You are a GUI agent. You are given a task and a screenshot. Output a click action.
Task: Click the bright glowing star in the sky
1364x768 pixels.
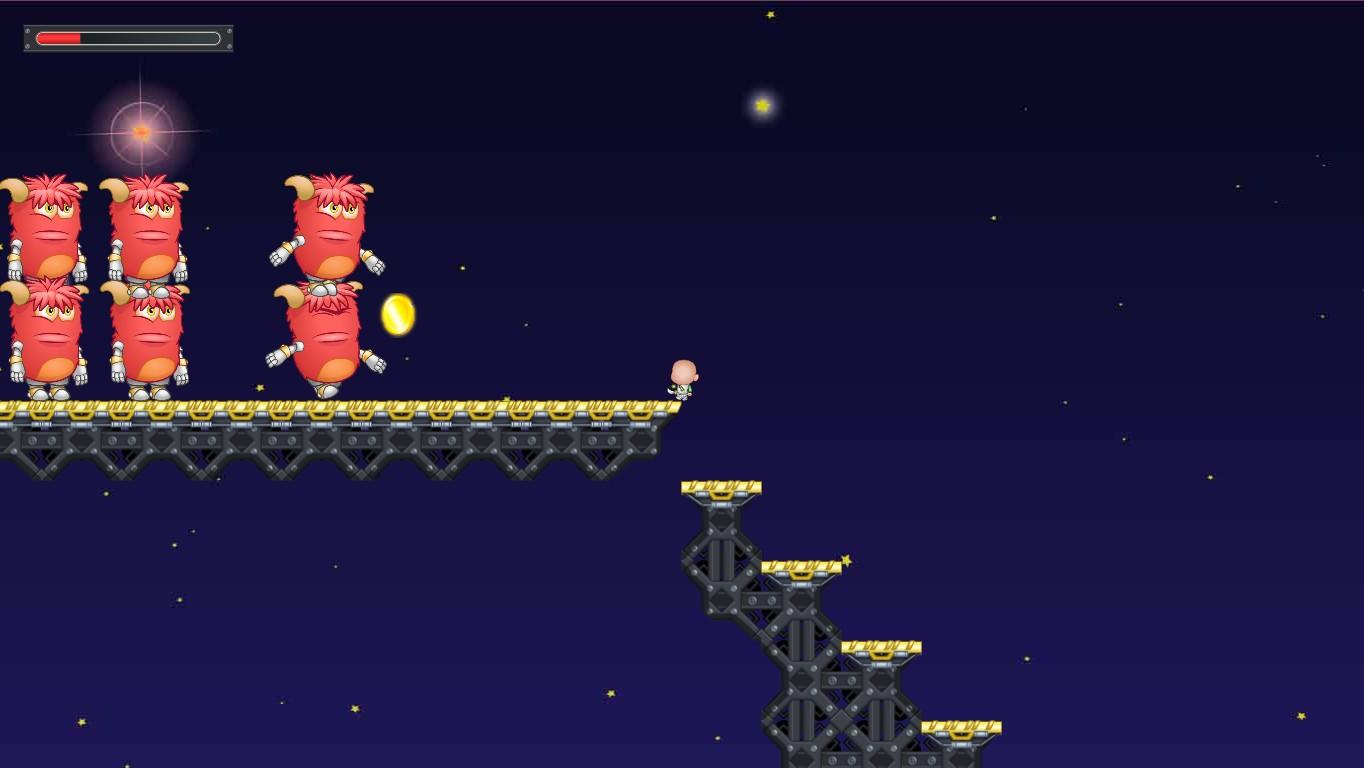point(763,104)
